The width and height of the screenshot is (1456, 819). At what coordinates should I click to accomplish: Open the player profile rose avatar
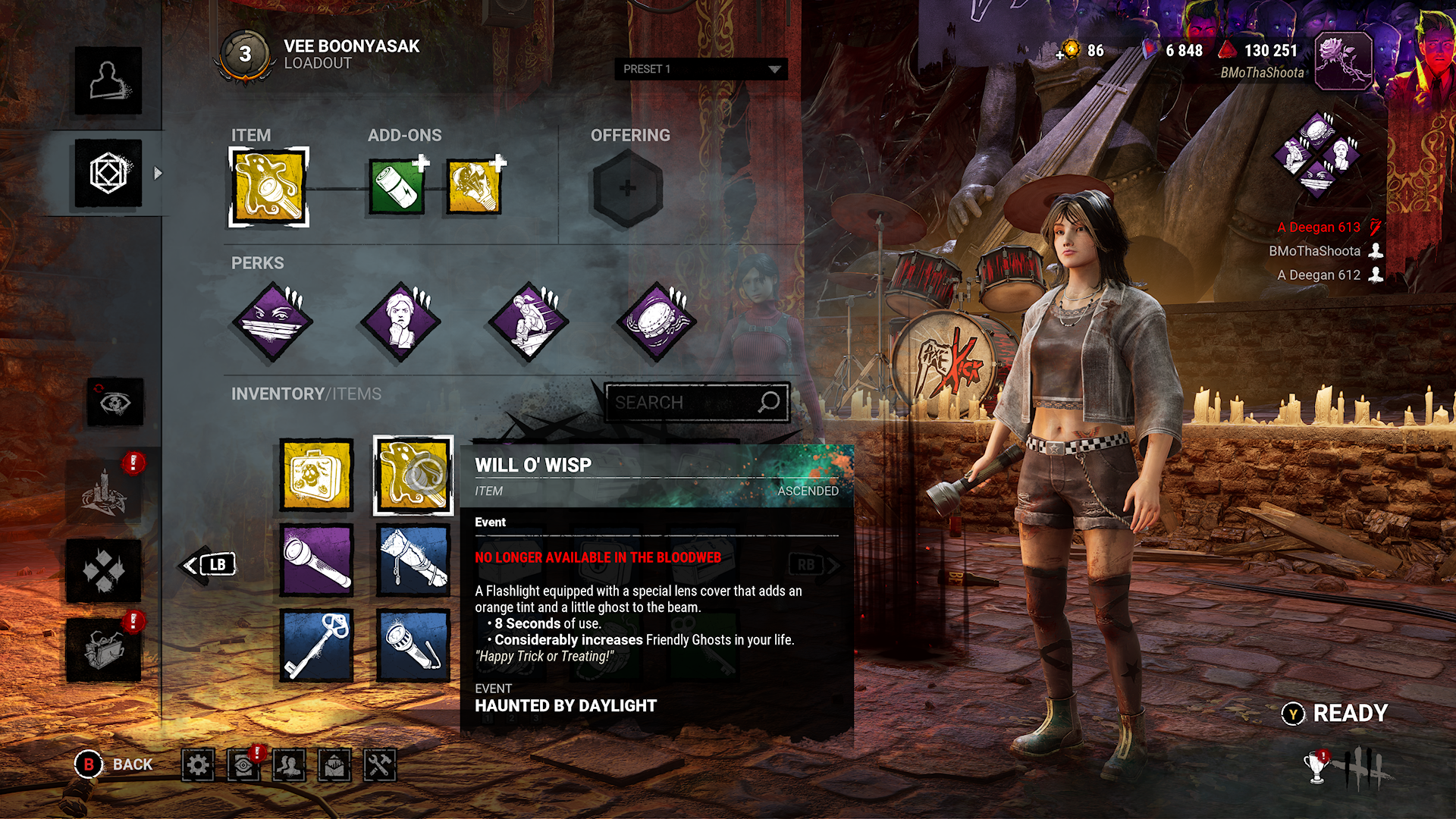[1342, 61]
